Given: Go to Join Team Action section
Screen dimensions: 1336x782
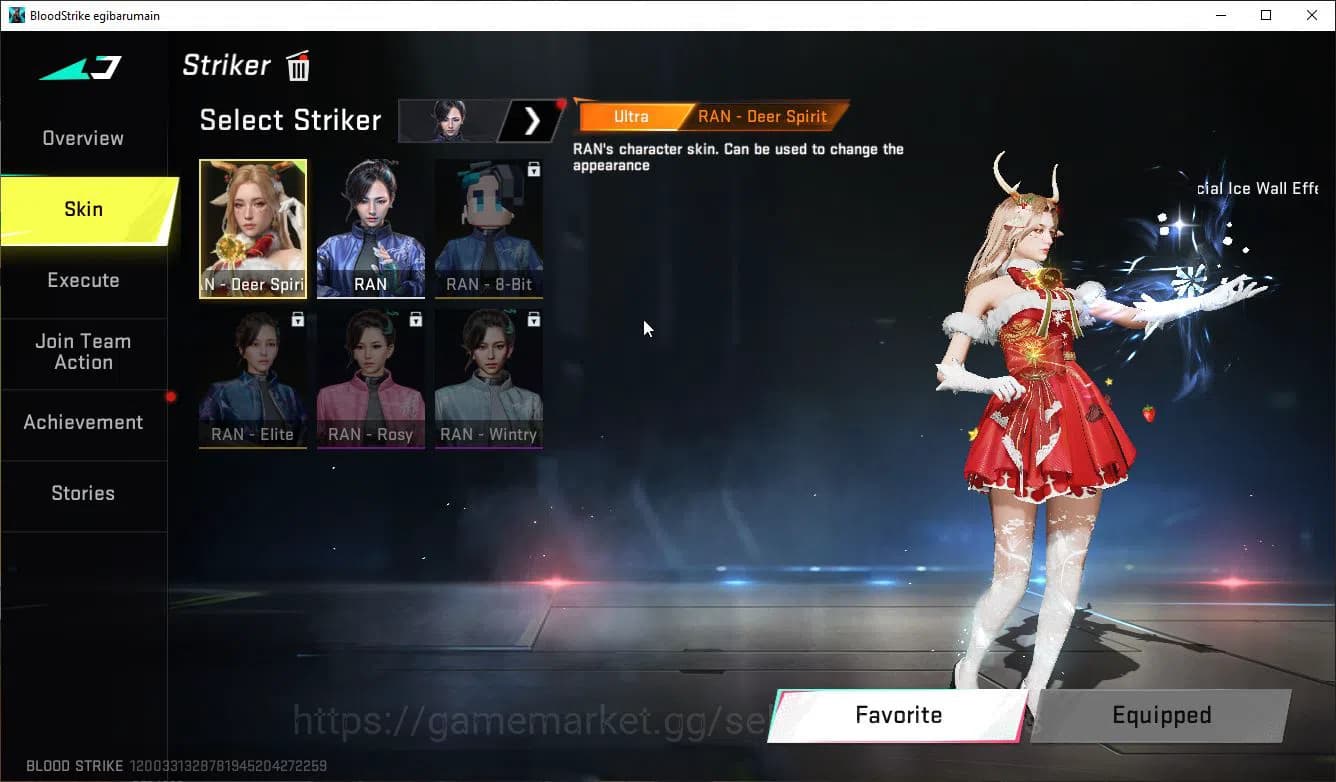Looking at the screenshot, I should point(82,352).
